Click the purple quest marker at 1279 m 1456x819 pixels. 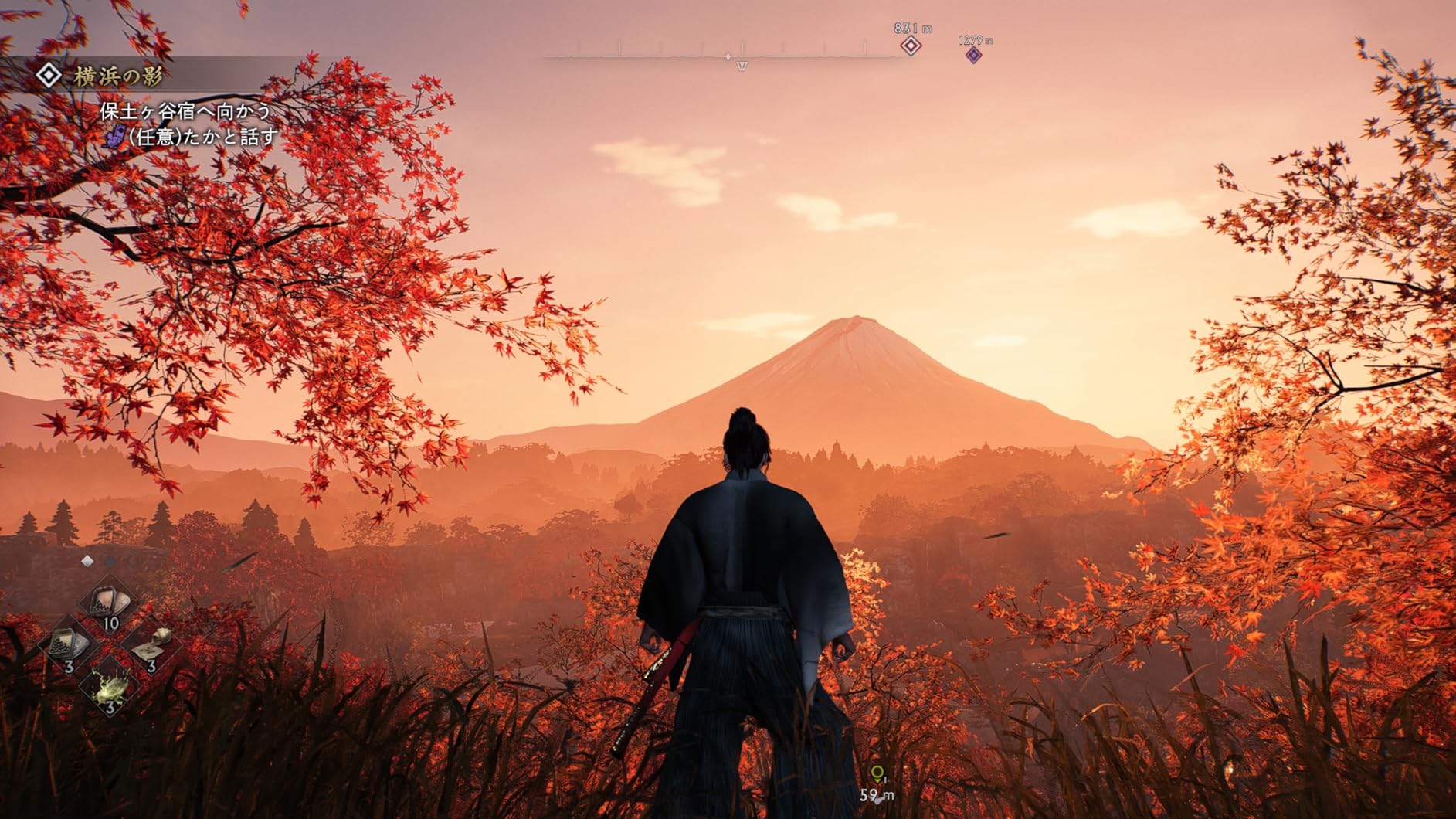pos(974,55)
